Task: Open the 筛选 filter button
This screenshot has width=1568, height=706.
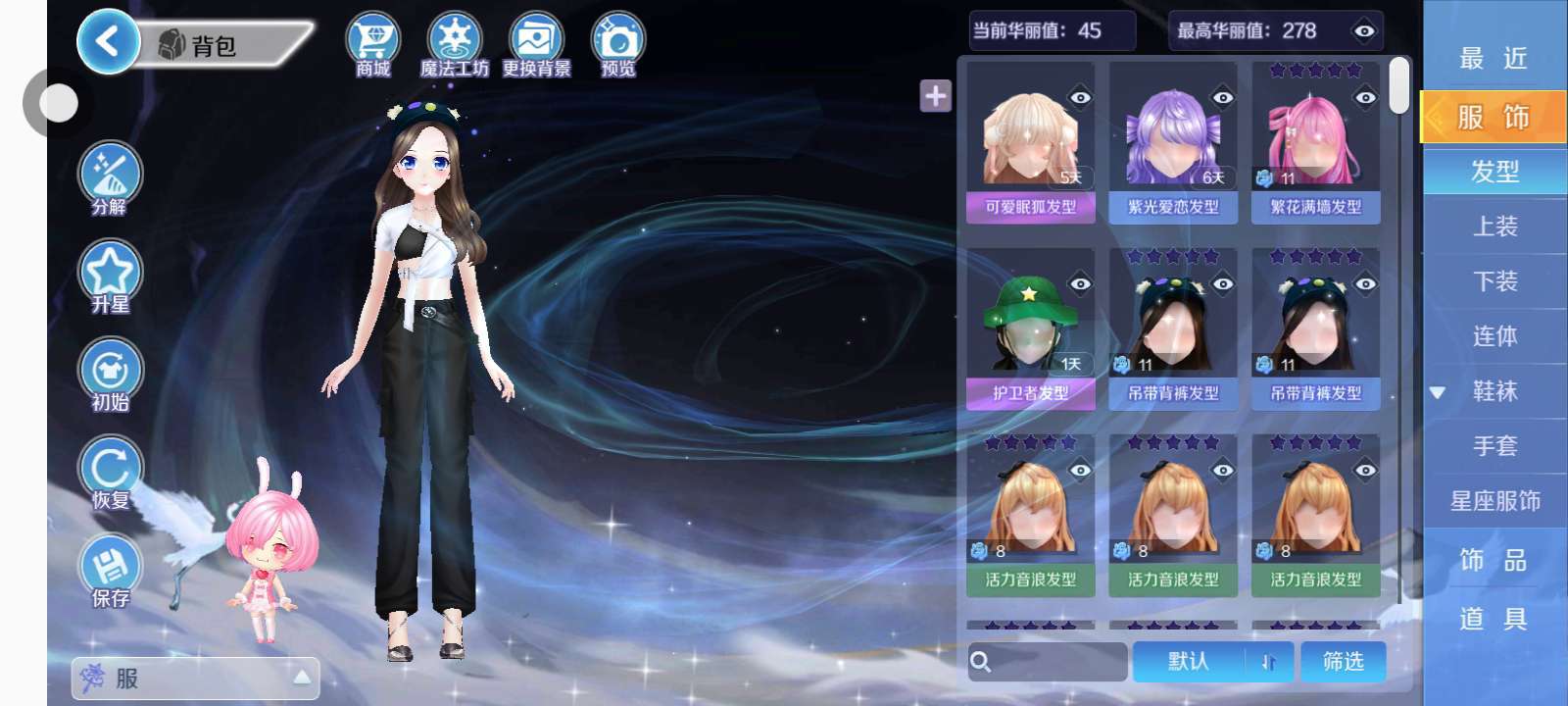Action: point(1343,662)
